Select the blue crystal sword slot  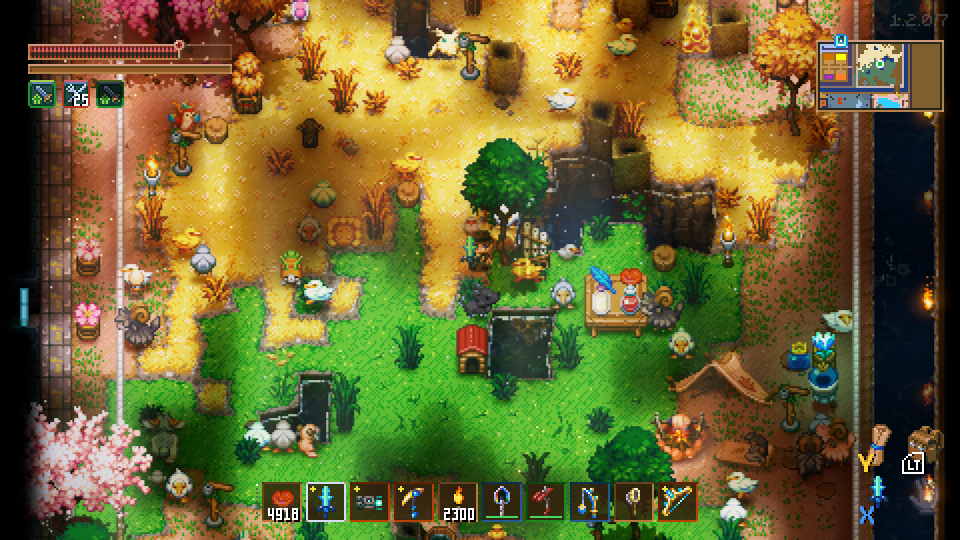(x=326, y=501)
